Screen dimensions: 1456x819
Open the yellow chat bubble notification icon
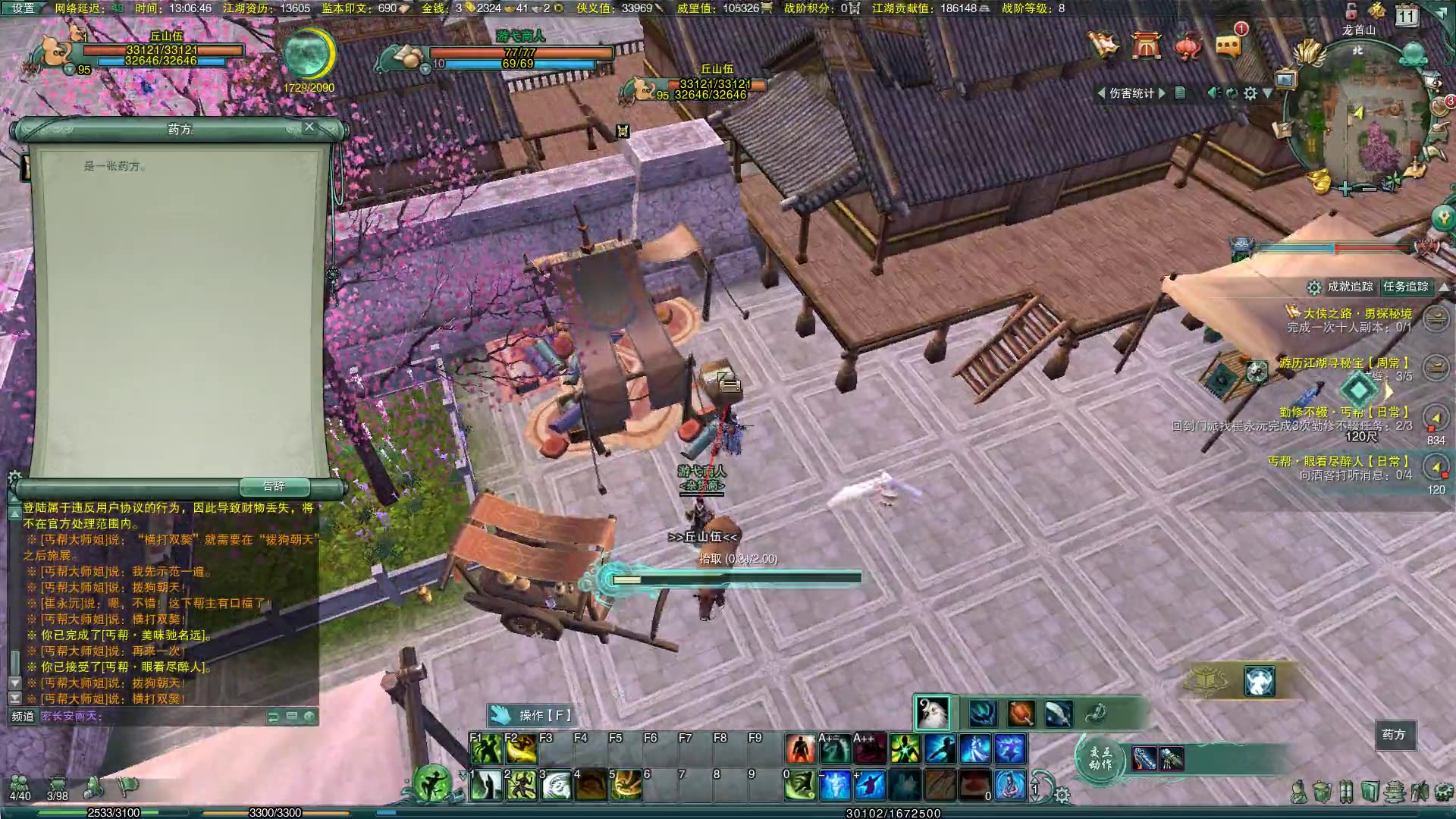(x=1228, y=45)
